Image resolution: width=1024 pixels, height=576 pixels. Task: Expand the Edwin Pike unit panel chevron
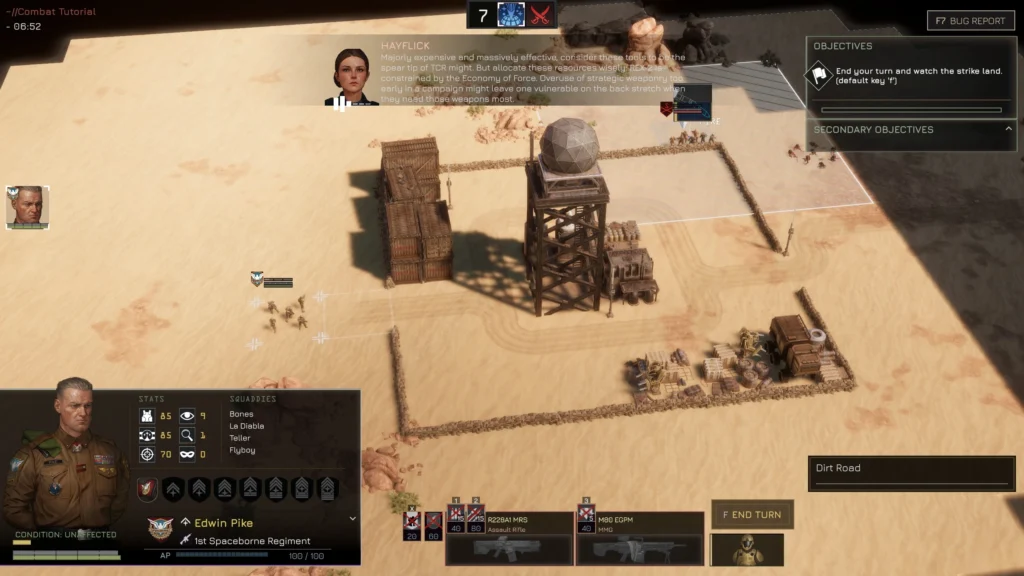352,519
